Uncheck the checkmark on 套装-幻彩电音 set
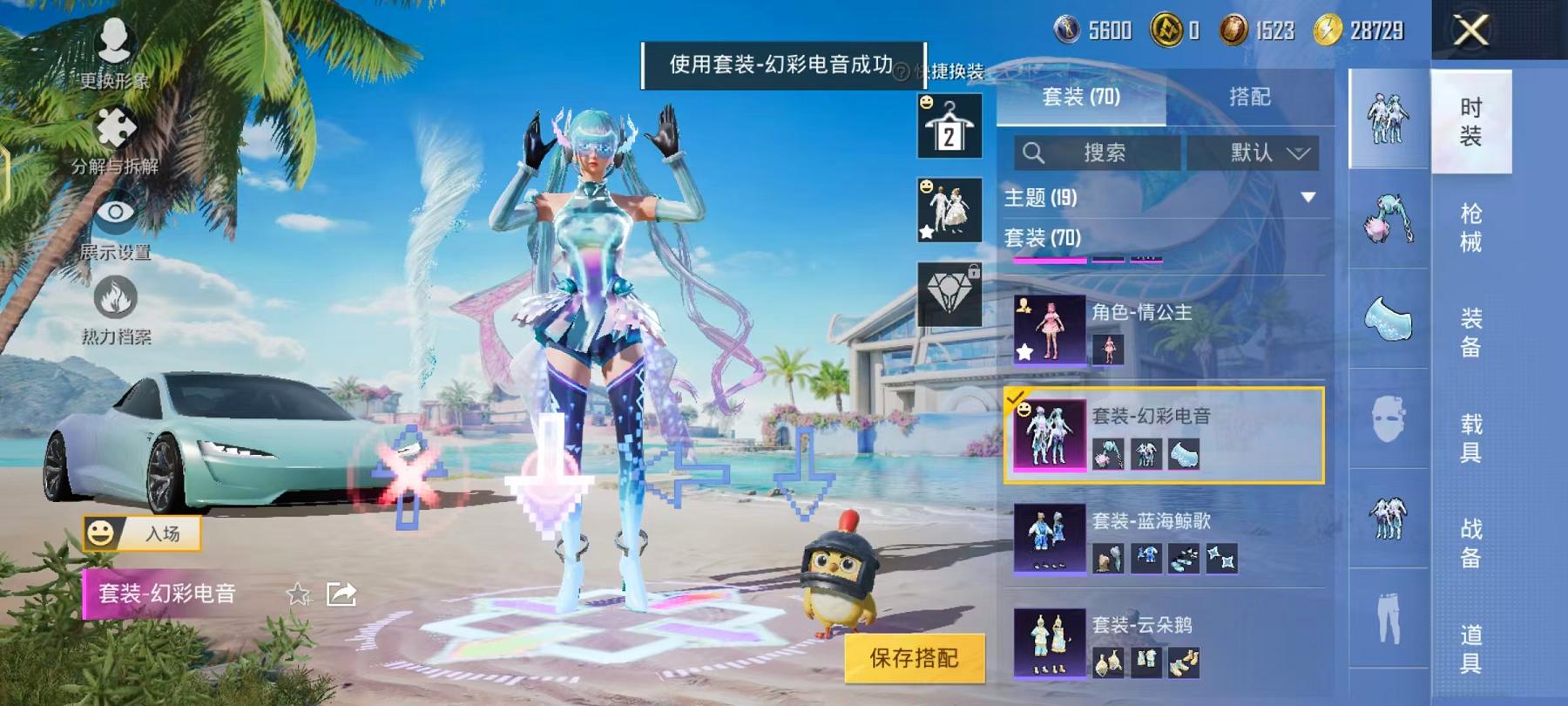The width and height of the screenshot is (1568, 706). click(1015, 397)
